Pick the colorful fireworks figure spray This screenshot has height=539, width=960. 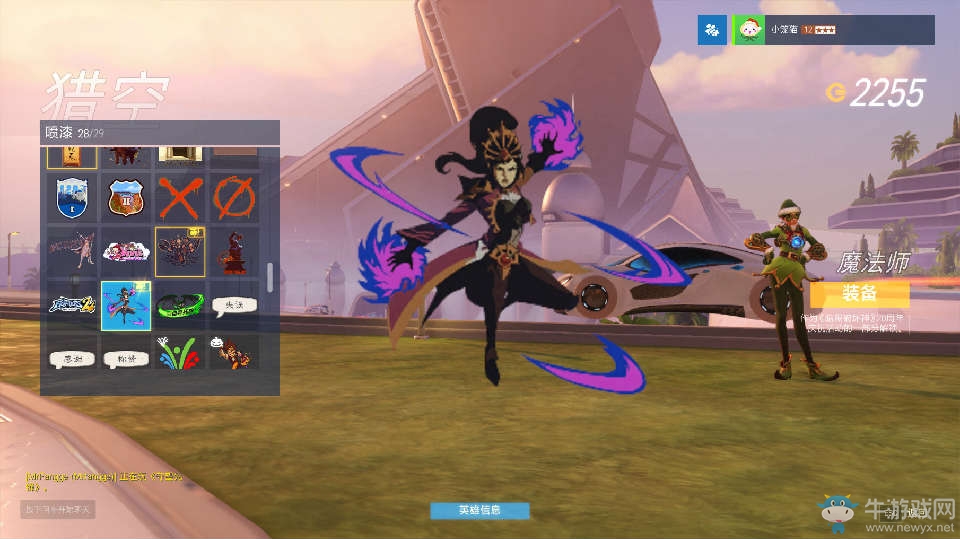[x=180, y=352]
